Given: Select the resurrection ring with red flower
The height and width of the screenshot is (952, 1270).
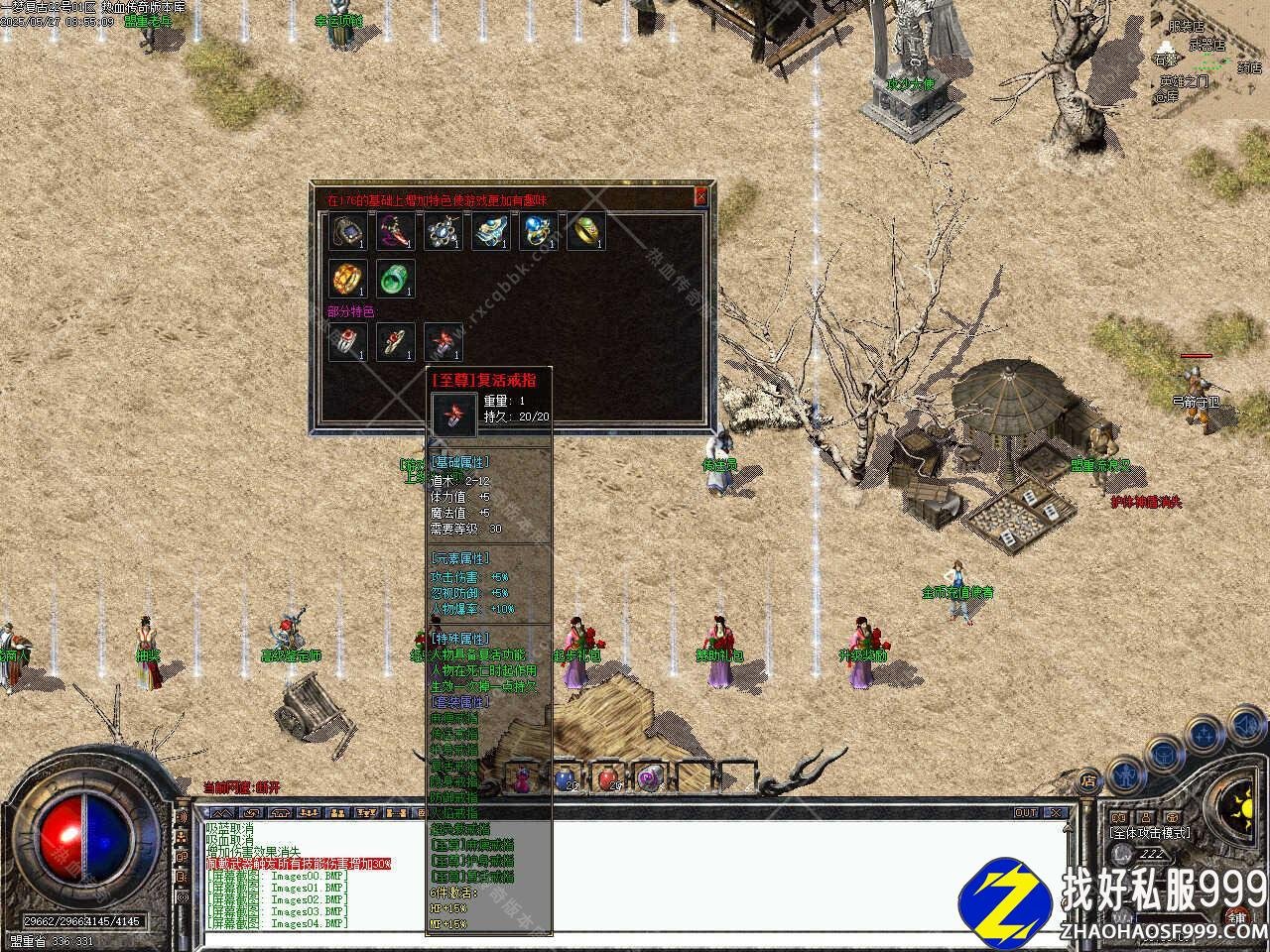Looking at the screenshot, I should [x=443, y=342].
